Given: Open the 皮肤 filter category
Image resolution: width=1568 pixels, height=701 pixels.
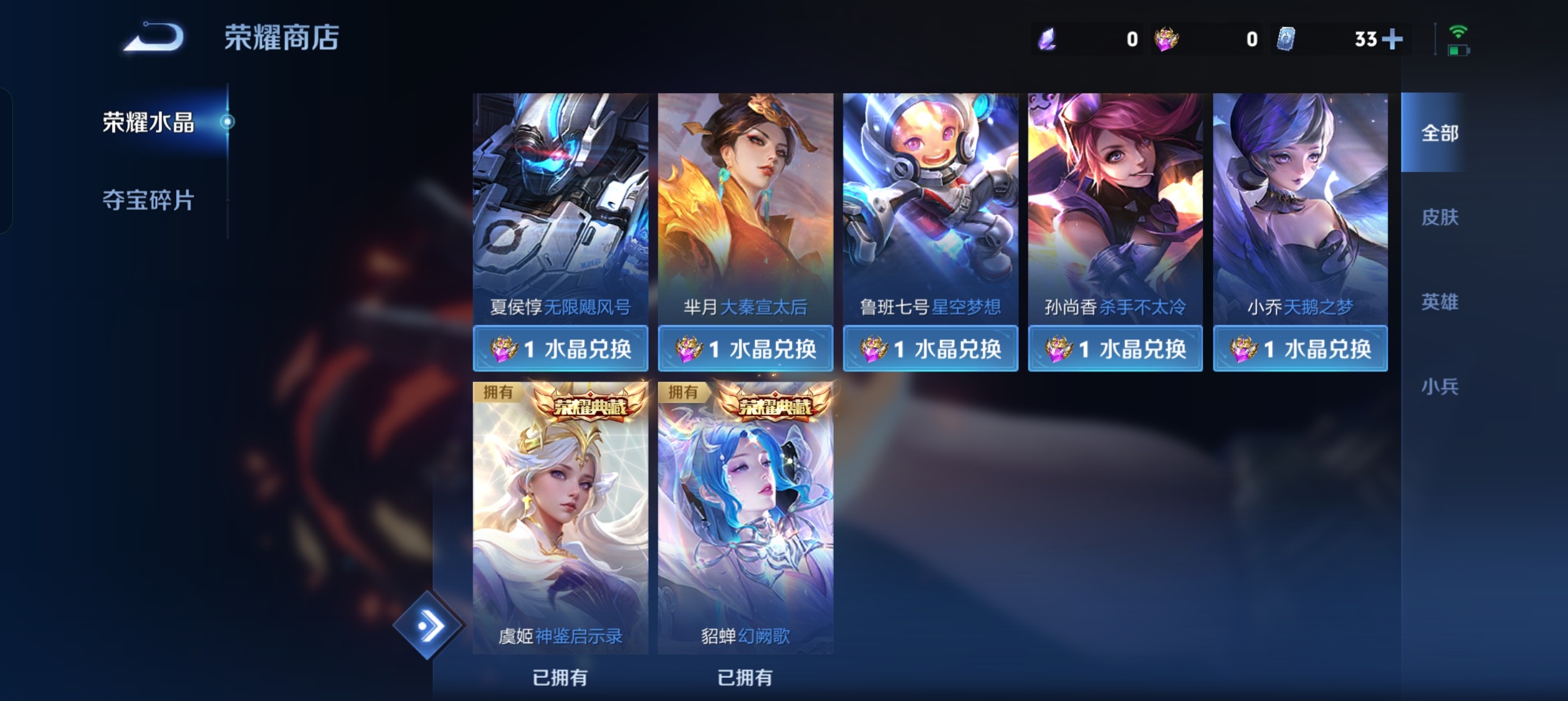Looking at the screenshot, I should click(x=1441, y=218).
